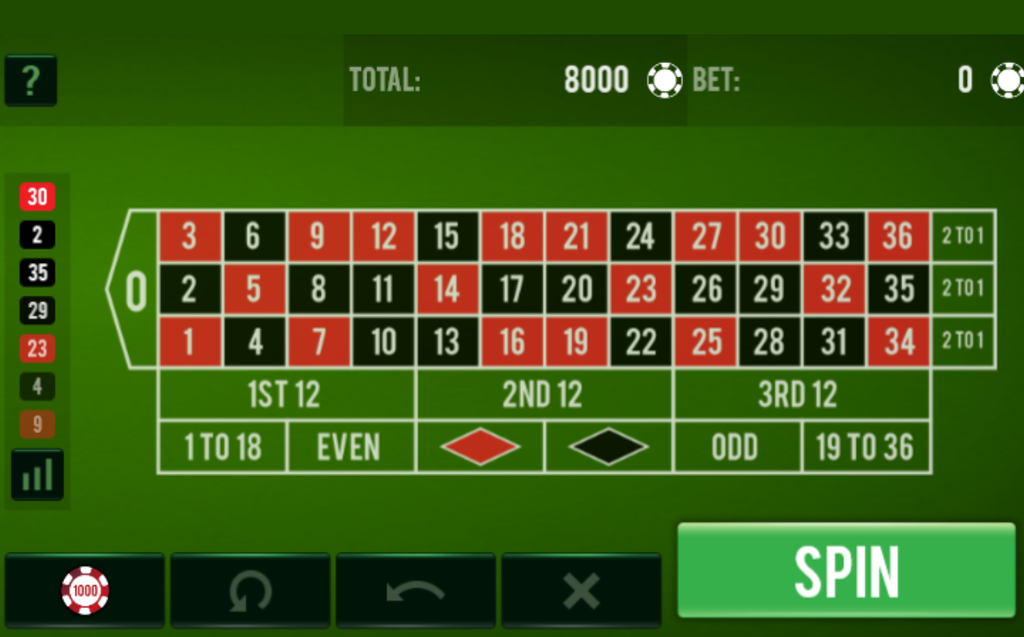Bet on the black diamond
The width and height of the screenshot is (1024, 637).
[x=609, y=447]
